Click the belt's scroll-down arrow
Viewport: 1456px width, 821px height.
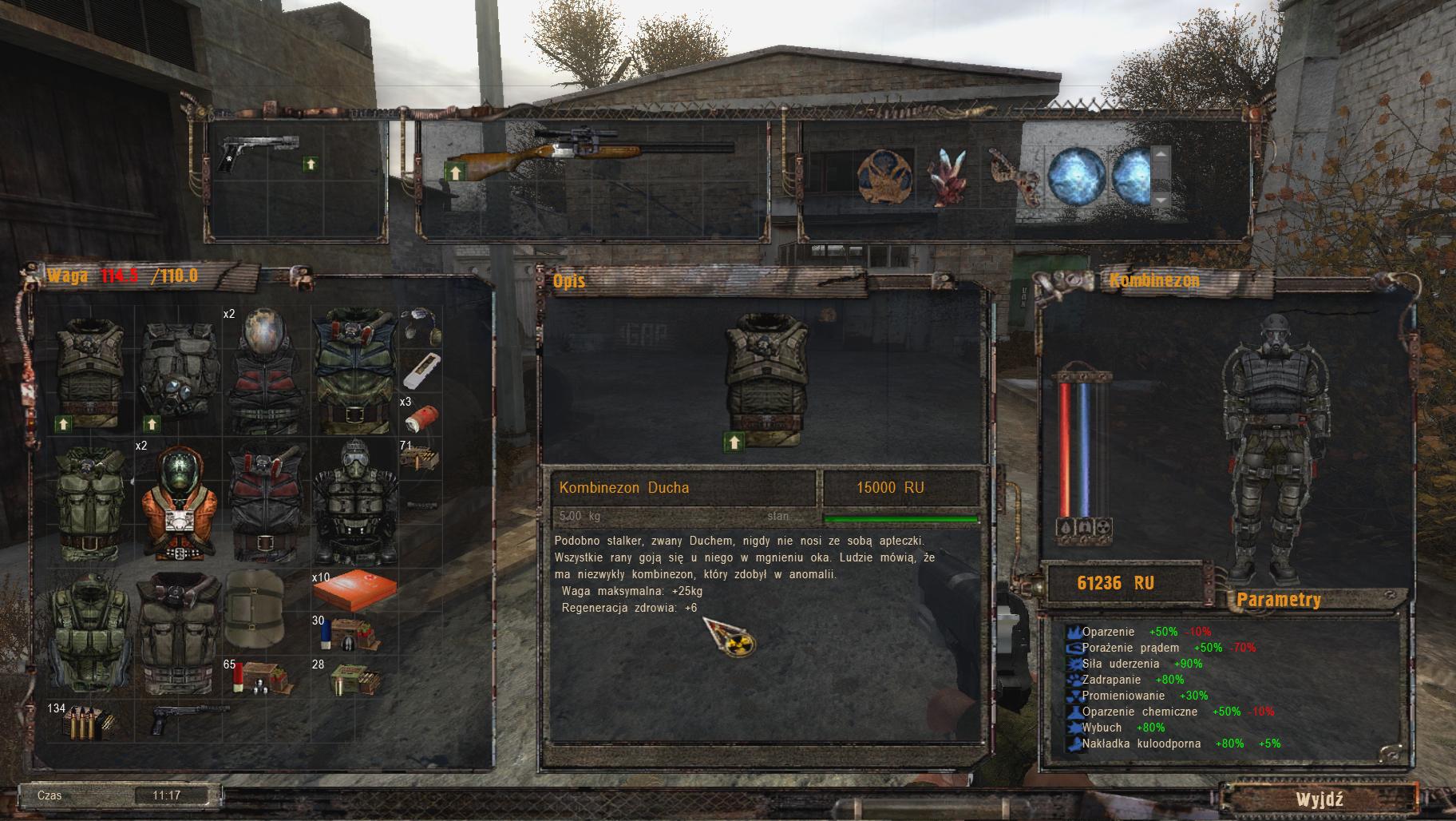point(1161,200)
